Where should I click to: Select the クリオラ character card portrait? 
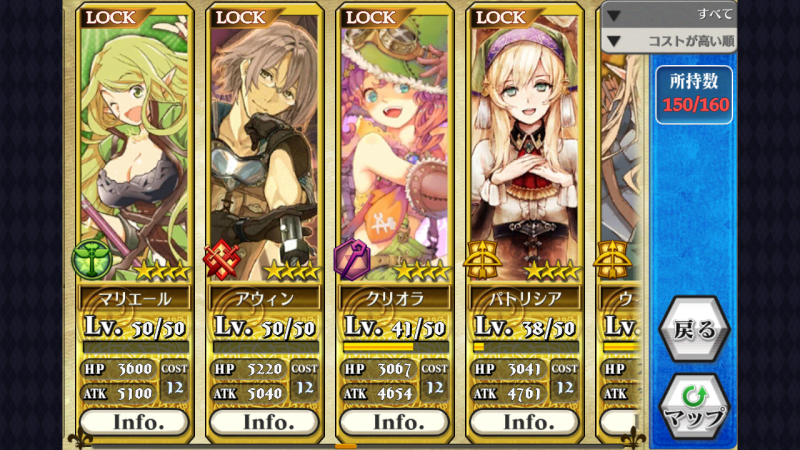click(x=395, y=150)
